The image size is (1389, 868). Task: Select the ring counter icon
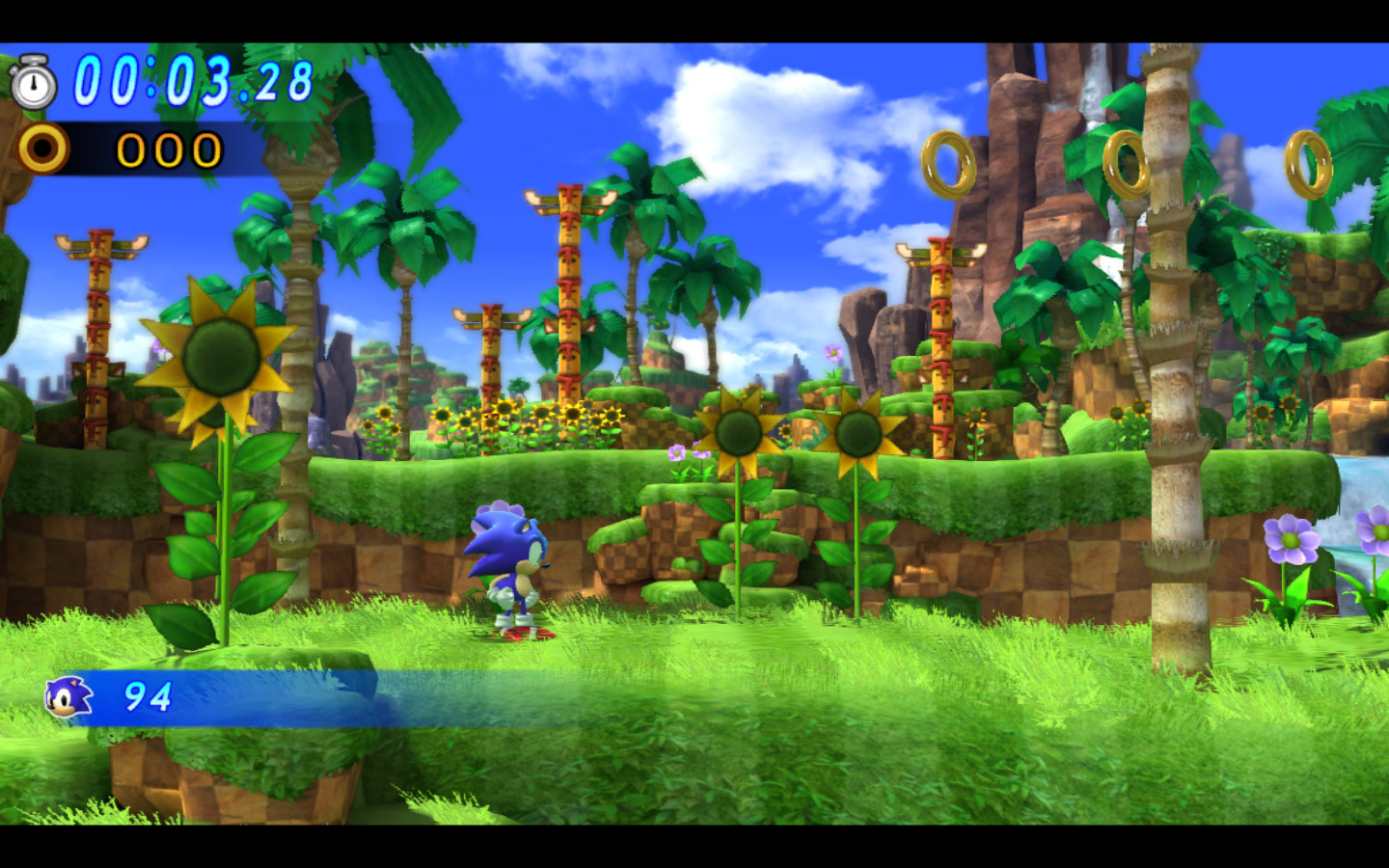pos(43,148)
